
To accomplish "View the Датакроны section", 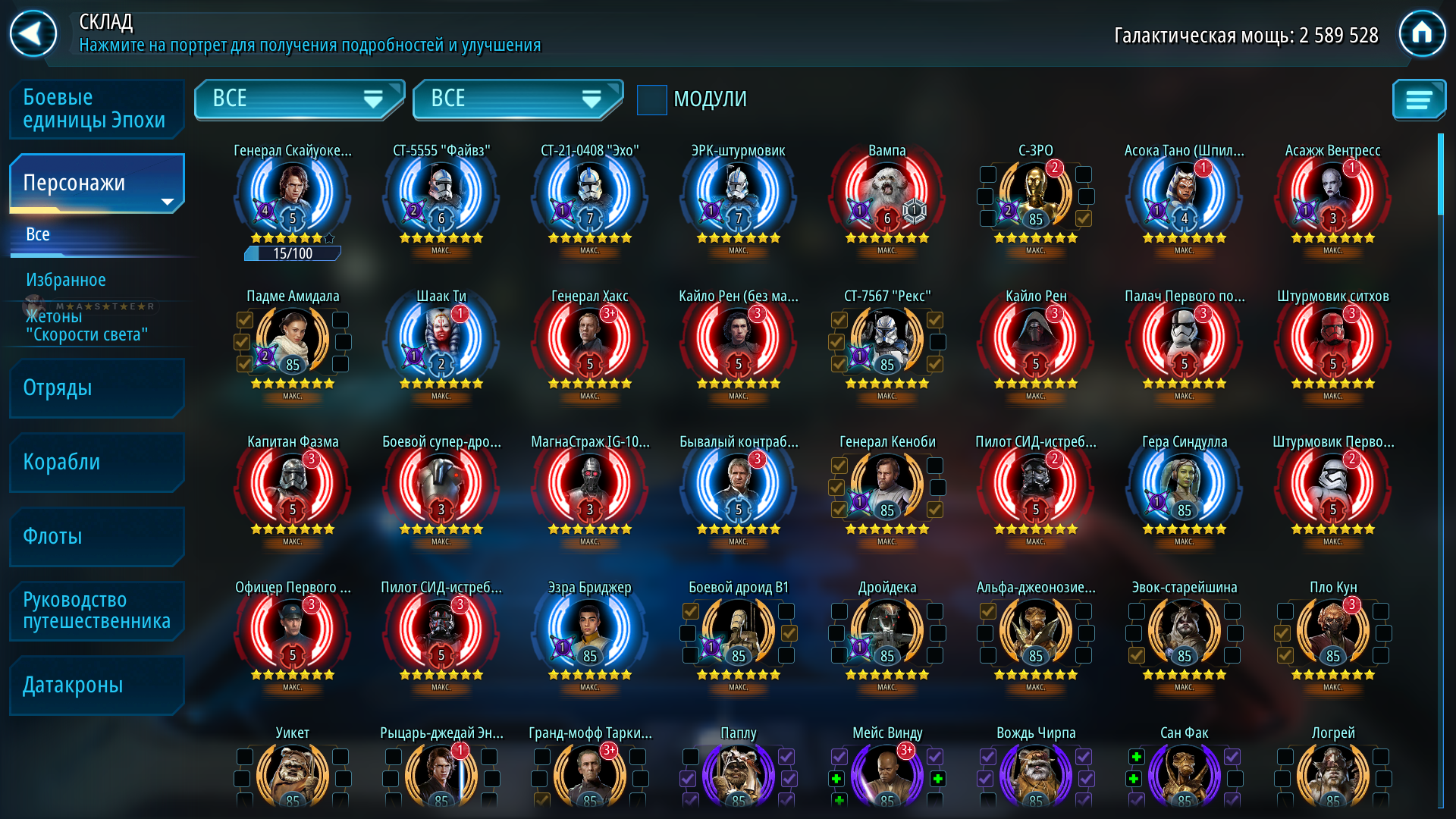I will [96, 685].
